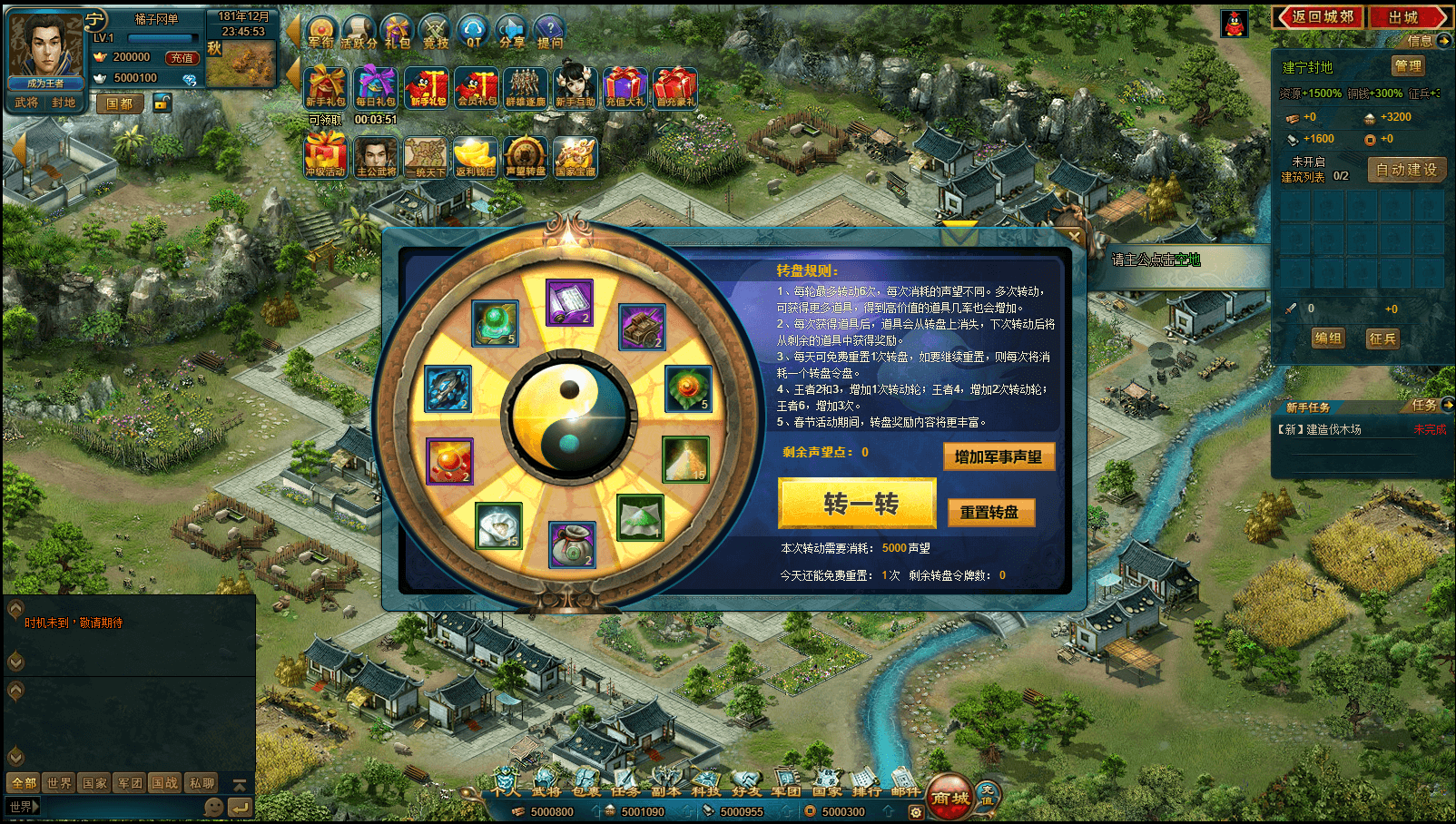Click the 征兵 recruit troops button

[x=1382, y=338]
